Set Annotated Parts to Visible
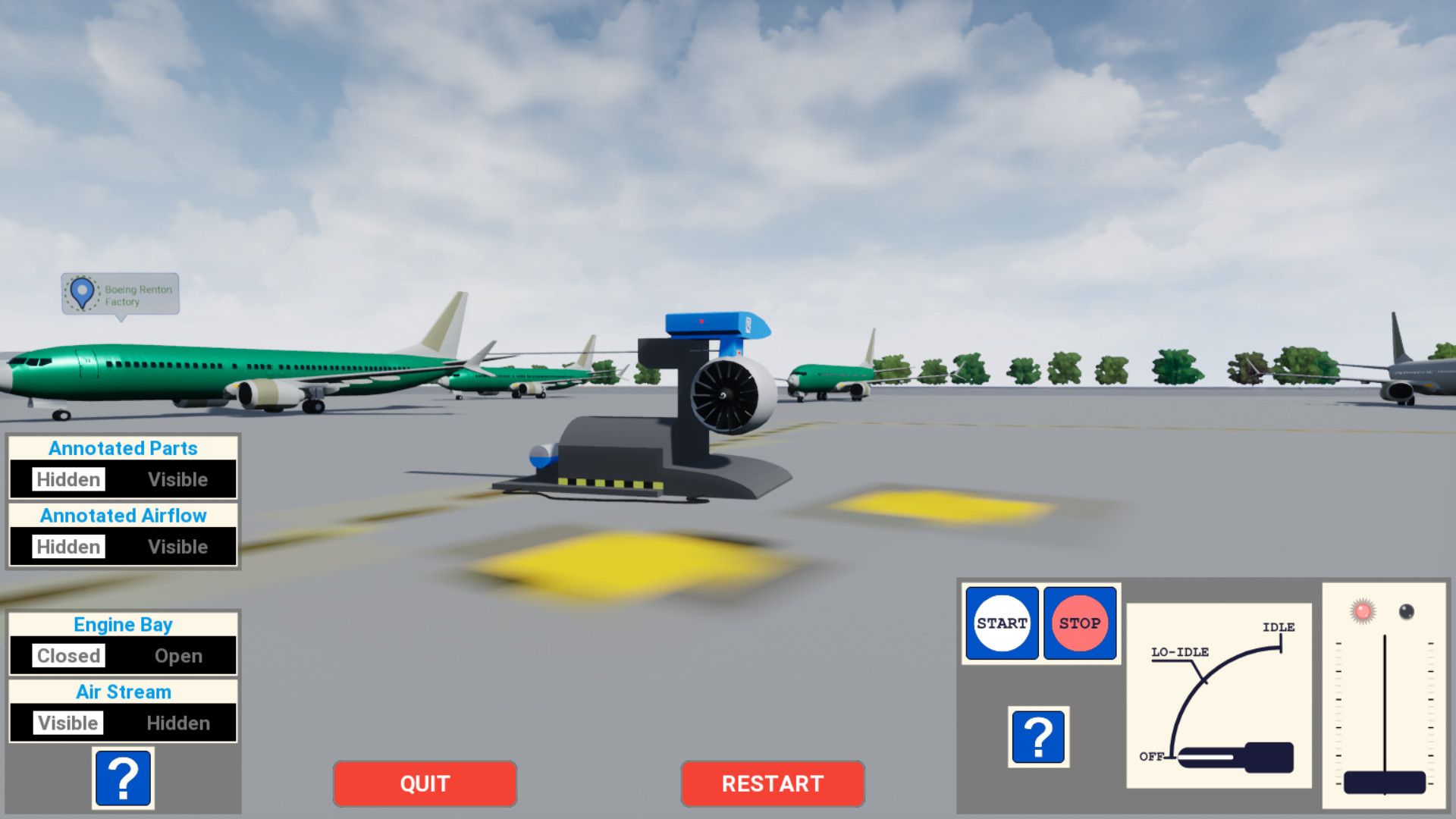The height and width of the screenshot is (819, 1456). [x=178, y=479]
